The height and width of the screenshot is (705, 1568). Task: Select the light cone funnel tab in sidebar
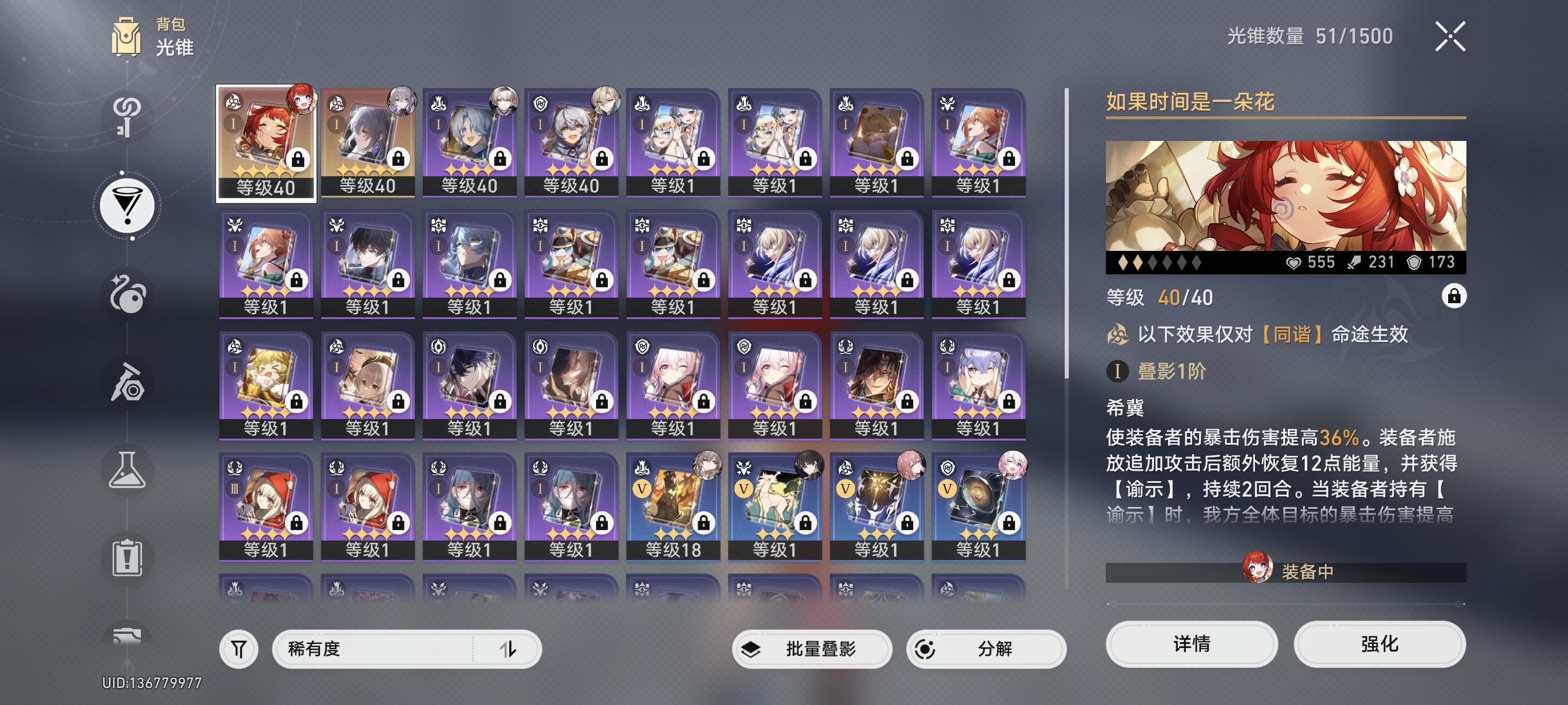coord(129,204)
